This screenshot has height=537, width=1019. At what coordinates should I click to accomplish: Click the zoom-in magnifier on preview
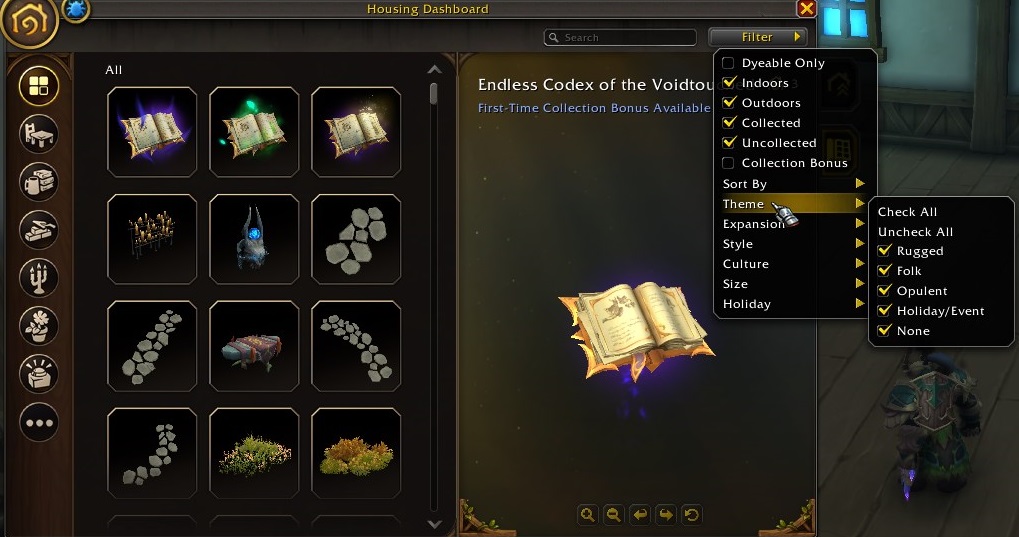tap(588, 515)
